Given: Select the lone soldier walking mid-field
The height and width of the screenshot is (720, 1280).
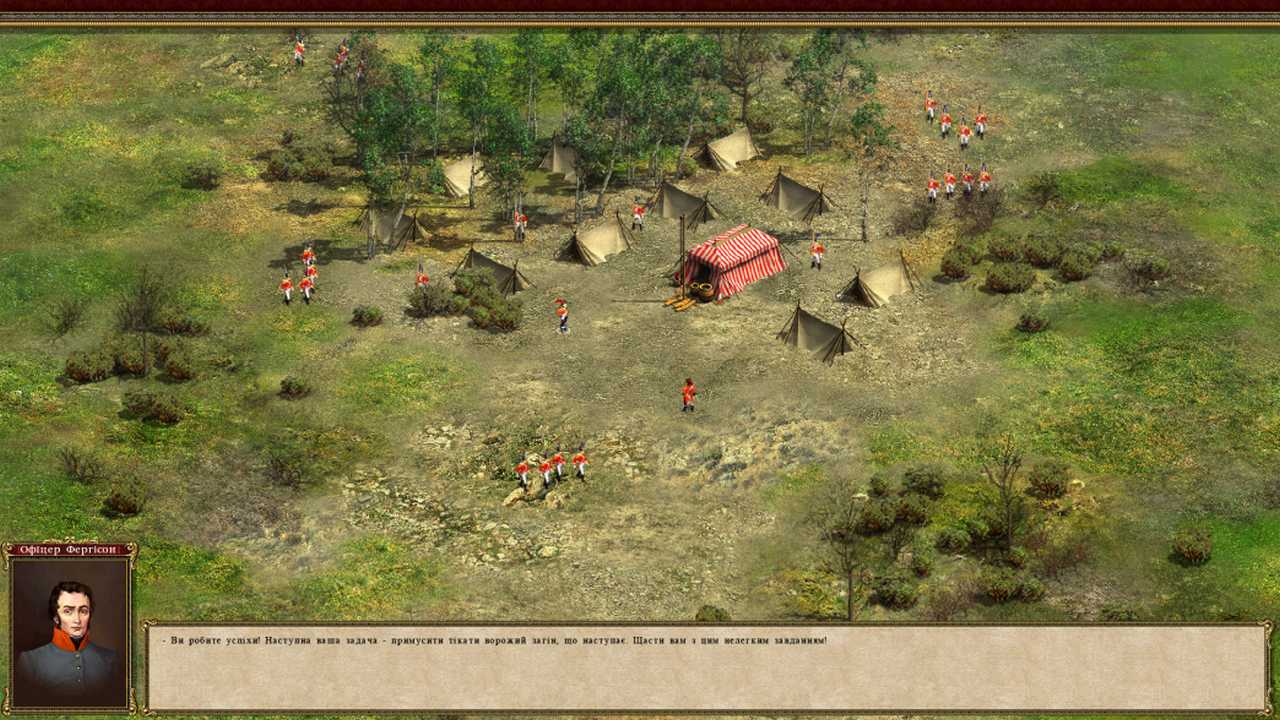Looking at the screenshot, I should 686,392.
